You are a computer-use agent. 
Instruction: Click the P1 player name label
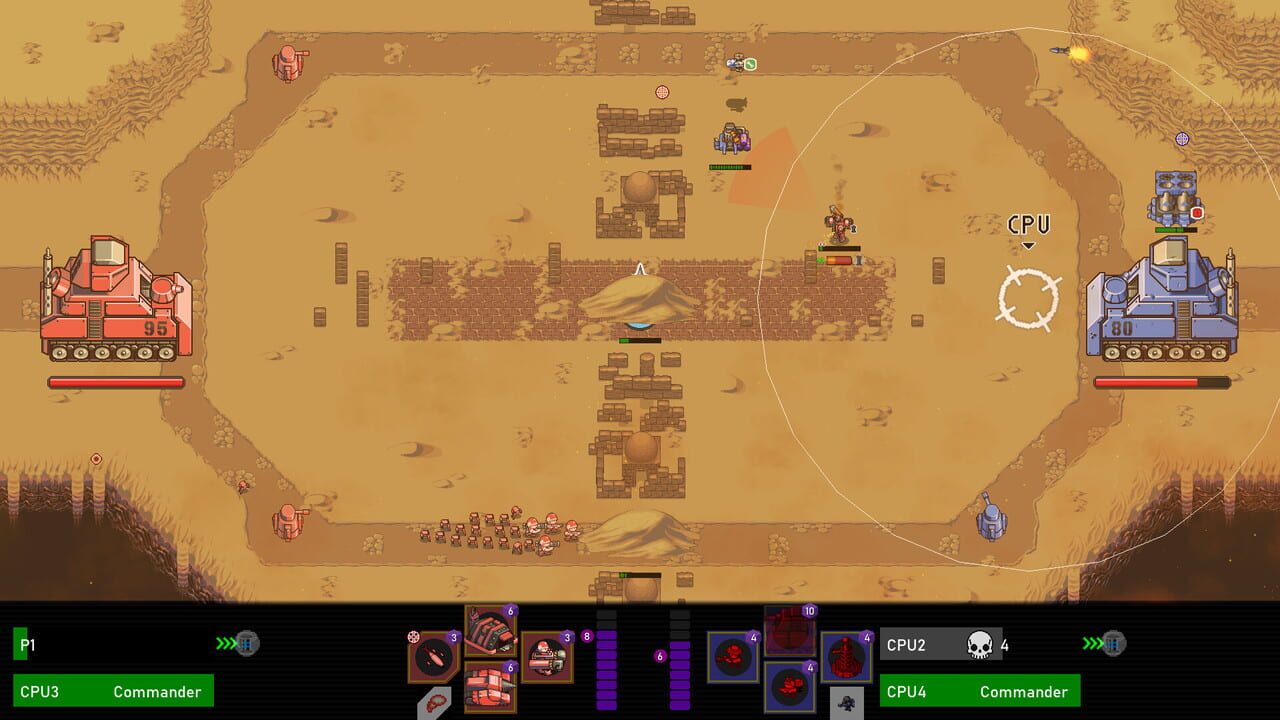pos(27,645)
